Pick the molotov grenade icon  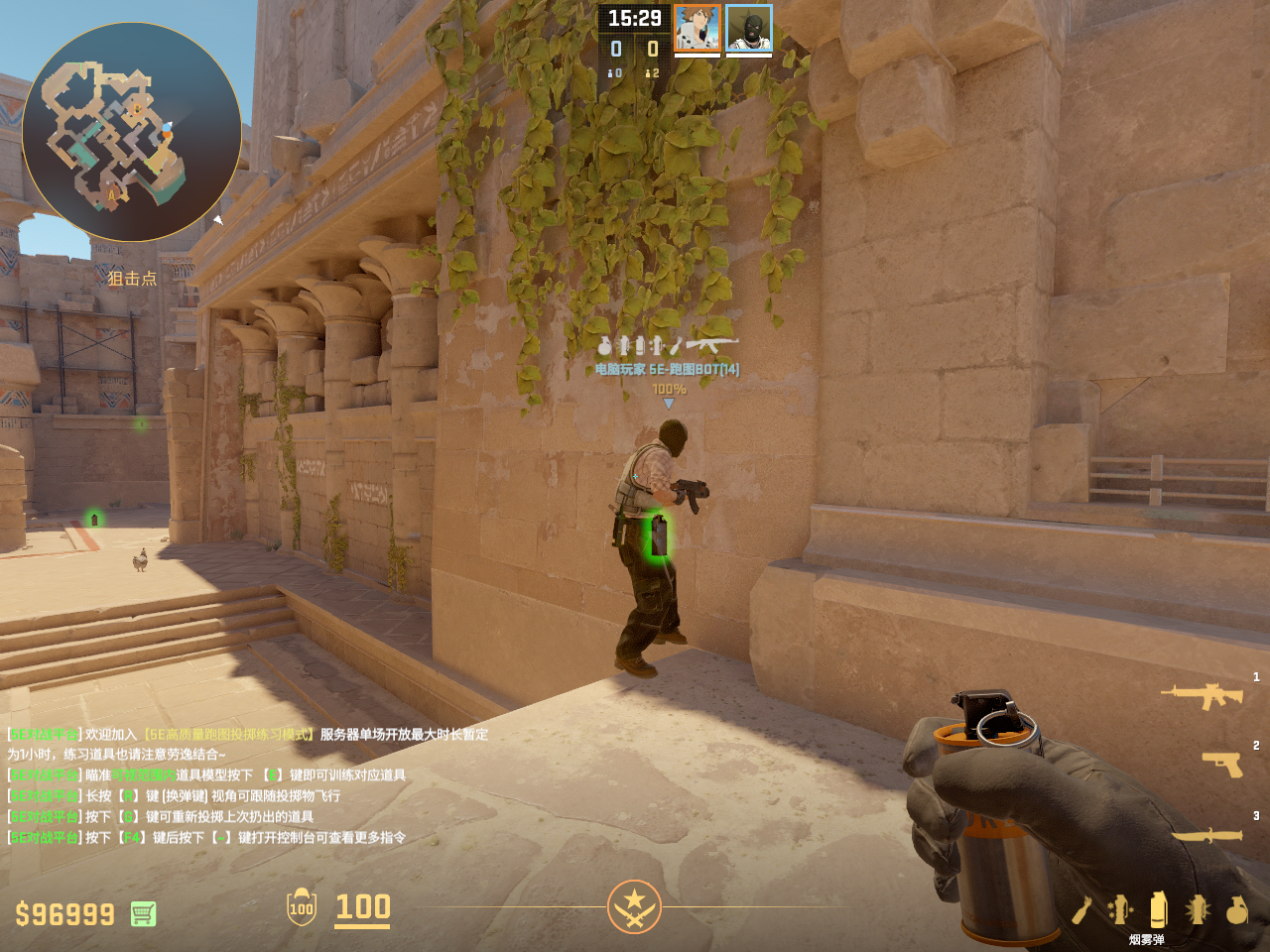(x=1083, y=909)
